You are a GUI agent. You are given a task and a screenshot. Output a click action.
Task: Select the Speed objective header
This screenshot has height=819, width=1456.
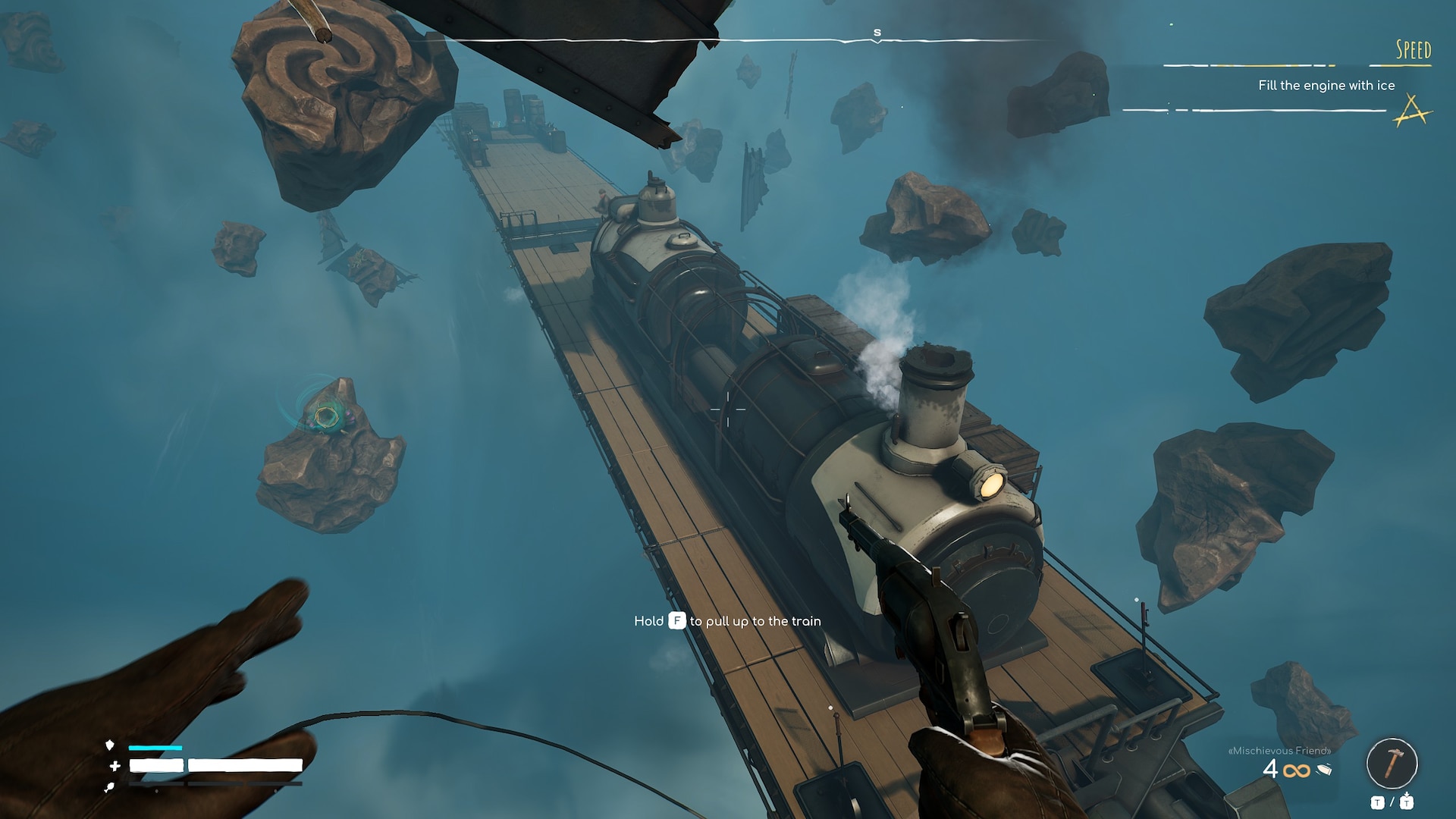[1413, 50]
